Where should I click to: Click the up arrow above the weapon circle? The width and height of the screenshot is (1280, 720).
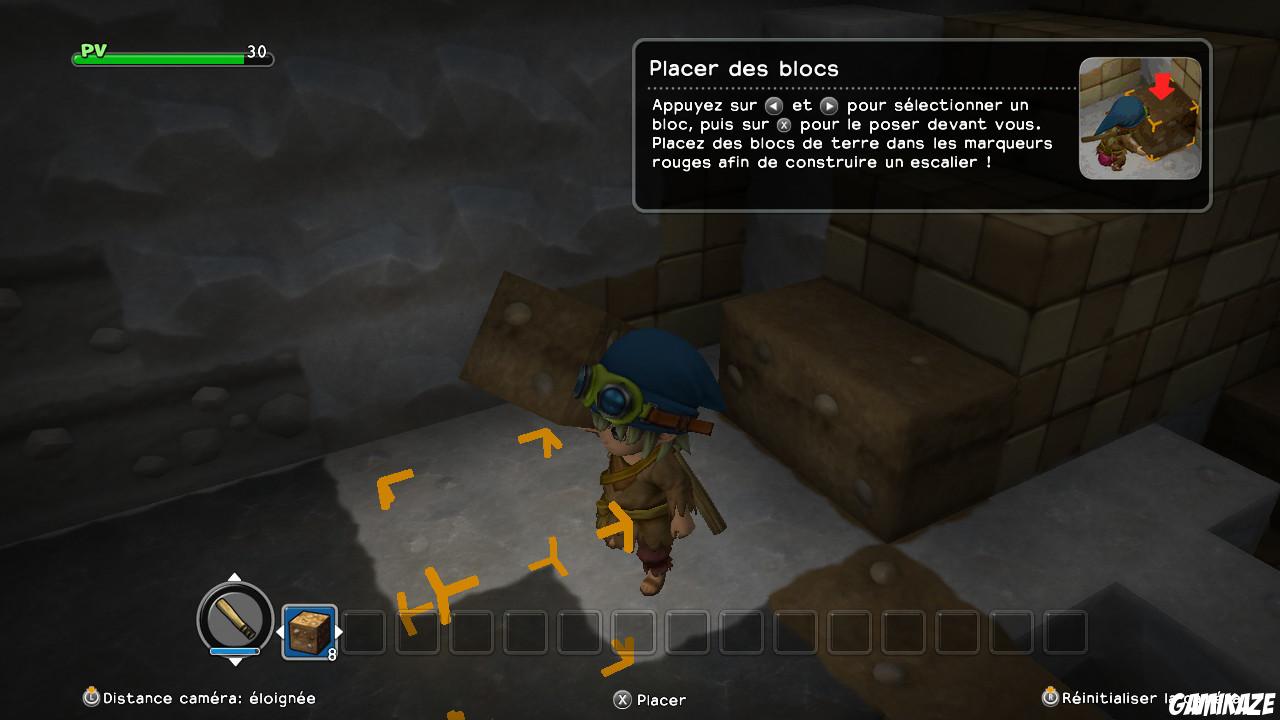pyautogui.click(x=233, y=577)
